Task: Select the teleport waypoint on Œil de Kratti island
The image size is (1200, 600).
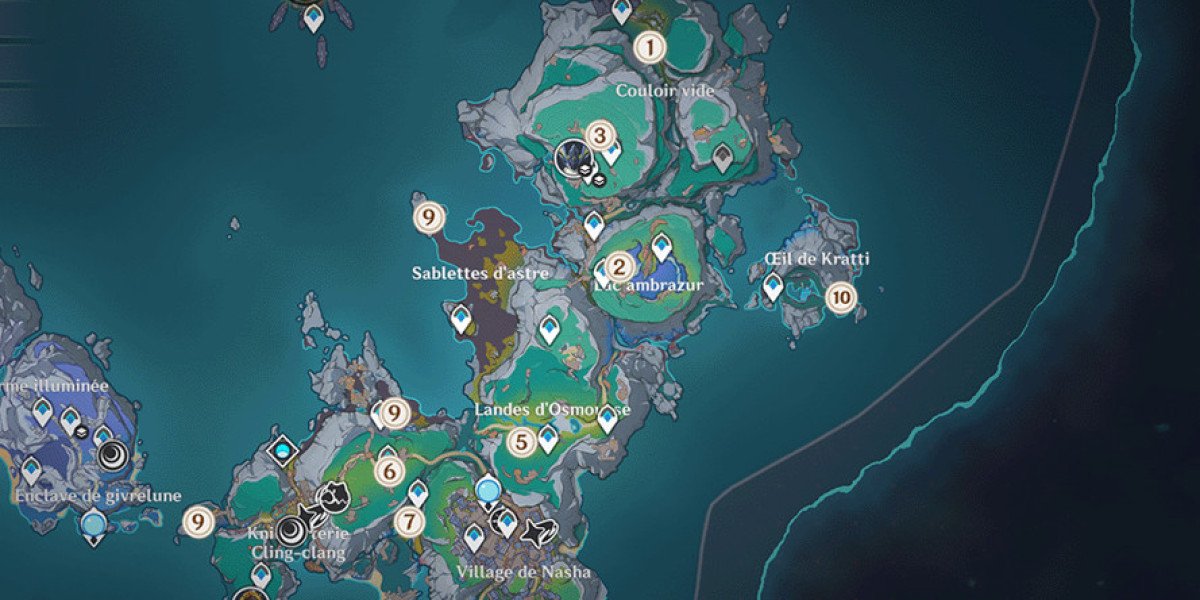Action: [x=772, y=288]
